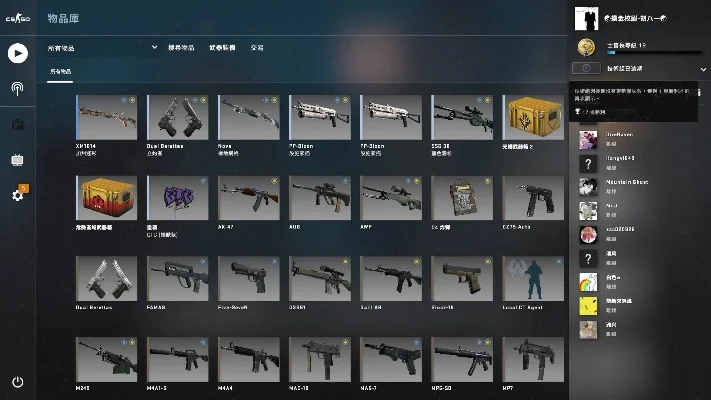Choose the M4A4 rifle item
711x400 pixels.
tap(247, 360)
